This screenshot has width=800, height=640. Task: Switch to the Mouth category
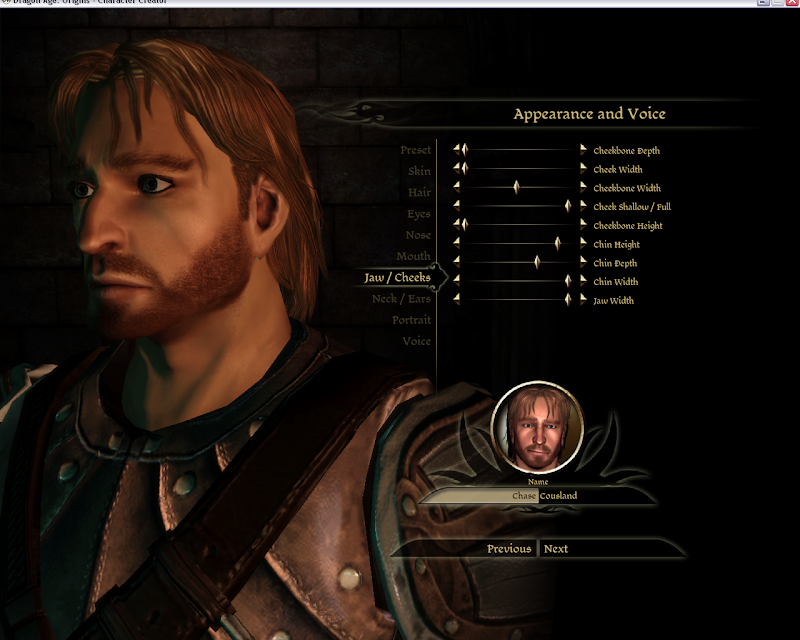[413, 257]
